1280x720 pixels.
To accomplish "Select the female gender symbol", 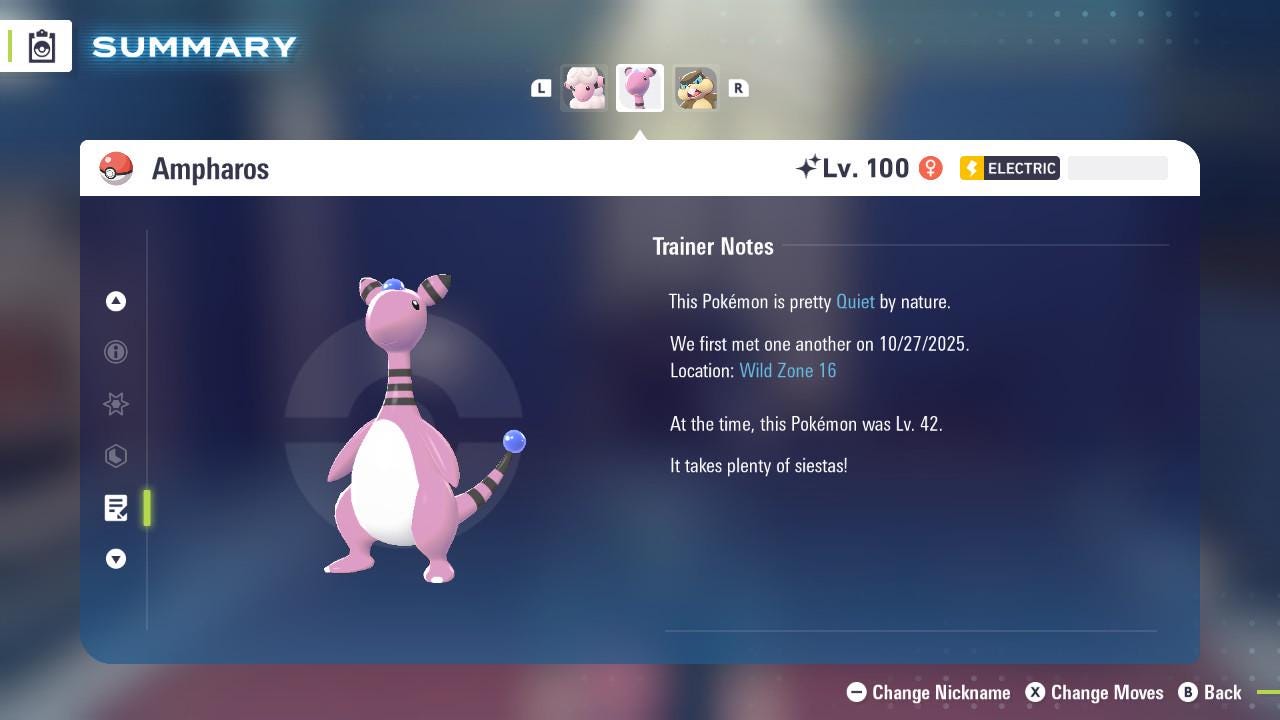I will pos(930,168).
